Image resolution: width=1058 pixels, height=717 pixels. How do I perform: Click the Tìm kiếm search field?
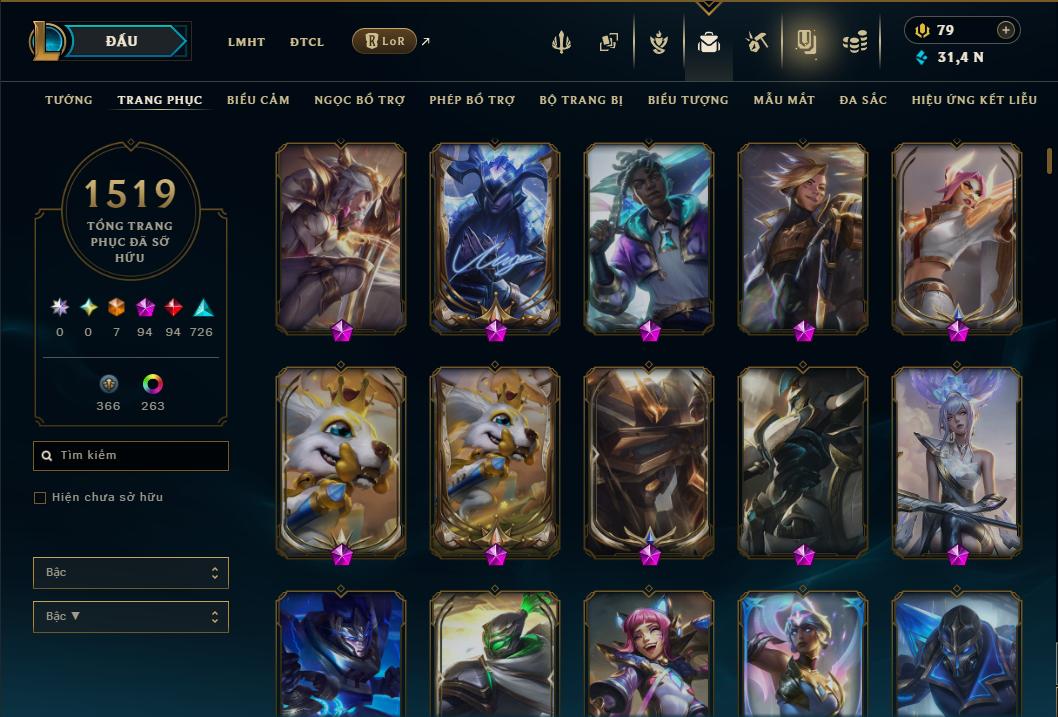[x=131, y=456]
